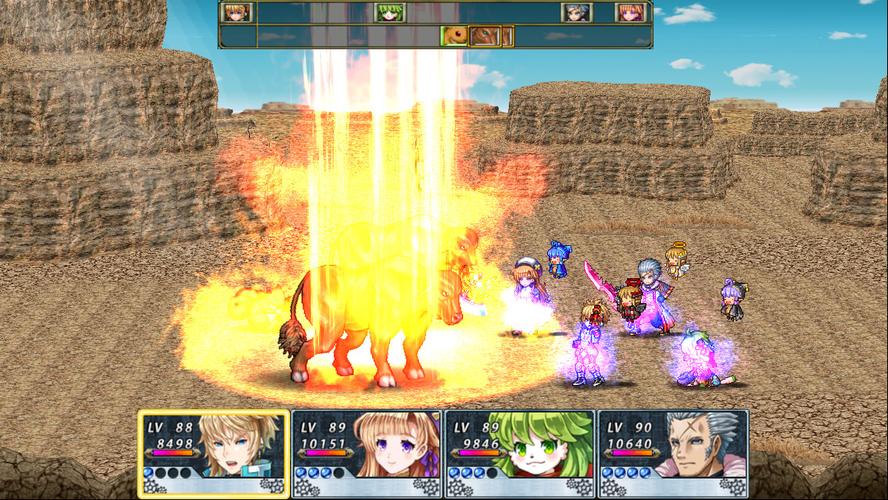Select the grey-haired man's turn-order portrait
Viewport: 888px width, 500px height.
(576, 13)
